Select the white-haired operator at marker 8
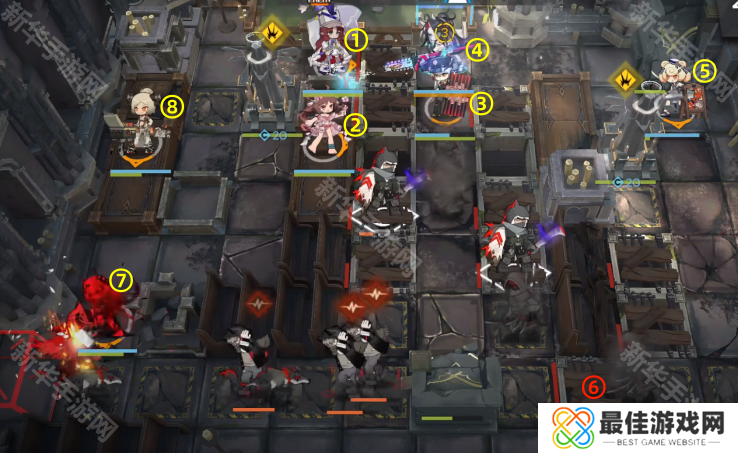This screenshot has width=738, height=453. [143, 118]
